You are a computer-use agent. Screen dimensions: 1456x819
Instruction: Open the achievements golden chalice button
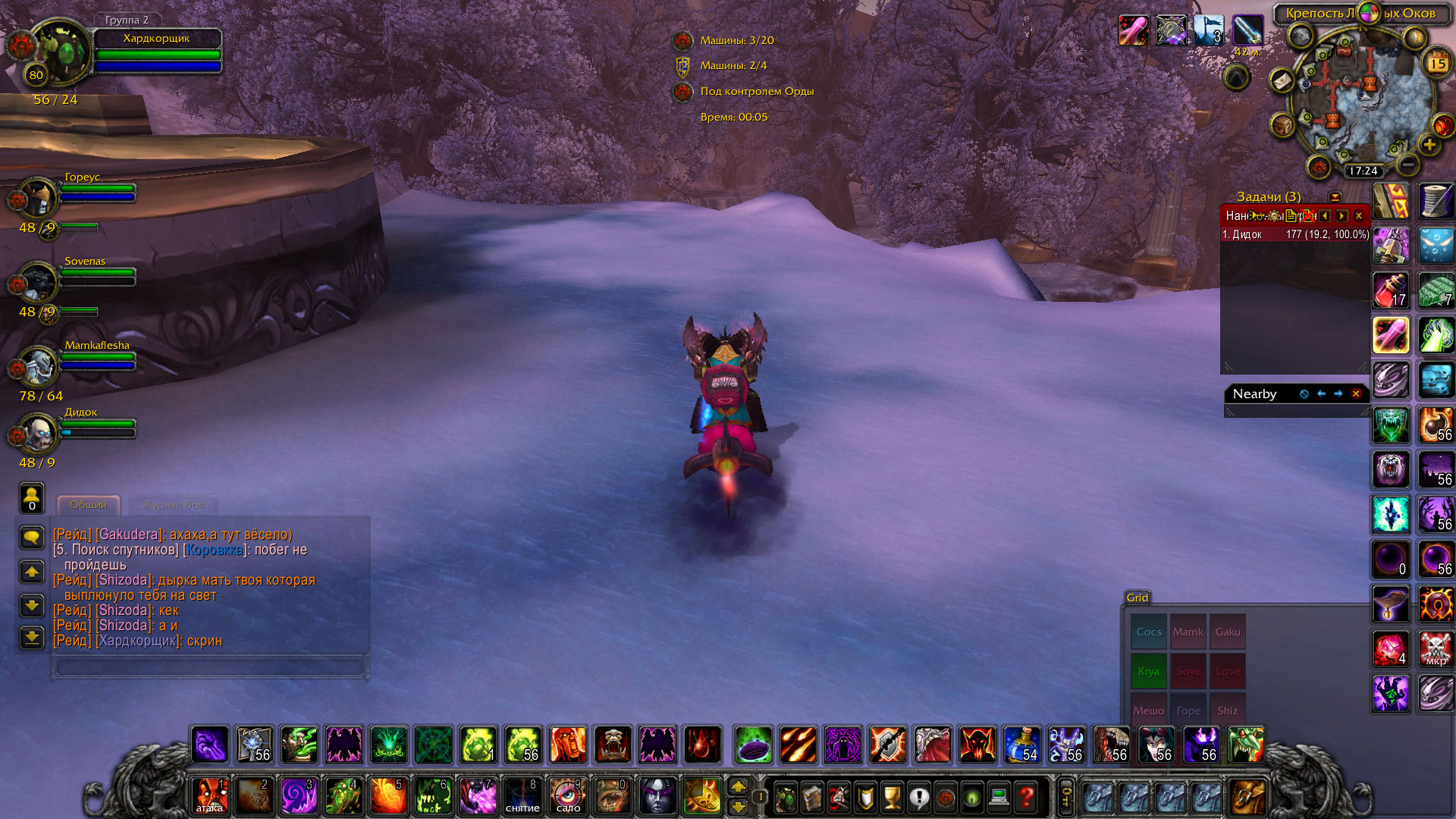coord(893,797)
